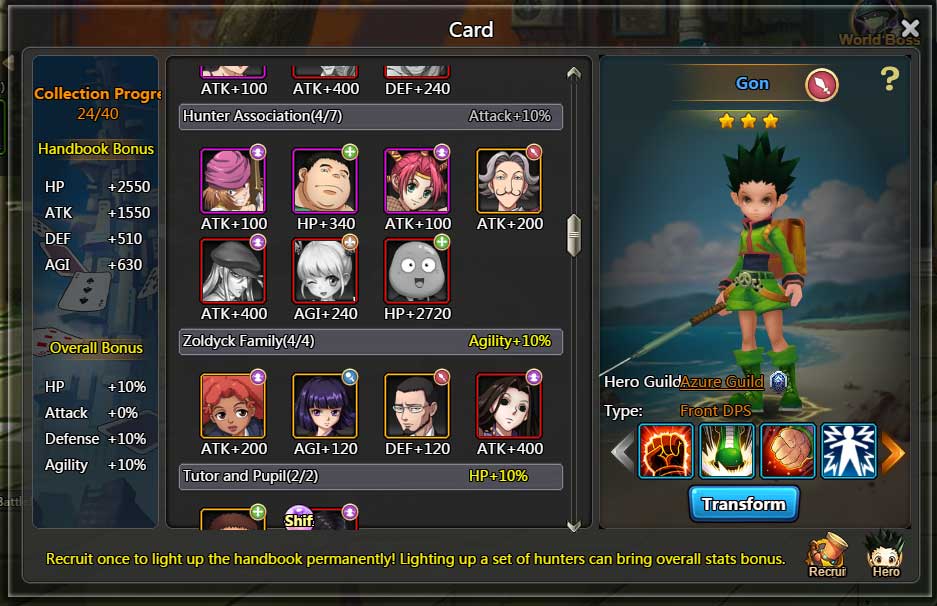Screen dimensions: 937x606
Task: Click the blue Transform button
Action: (x=743, y=504)
